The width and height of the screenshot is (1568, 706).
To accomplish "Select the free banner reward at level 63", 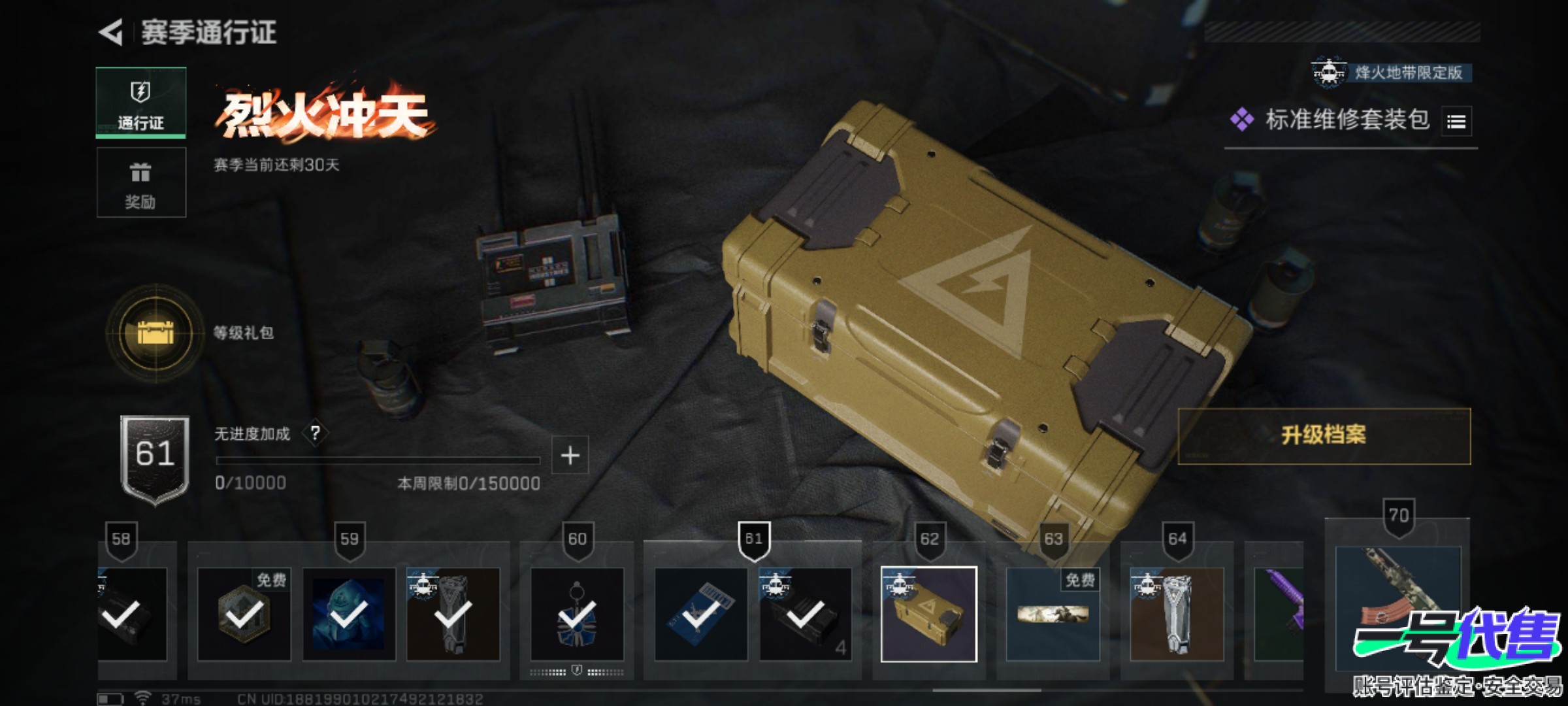I will (1053, 614).
